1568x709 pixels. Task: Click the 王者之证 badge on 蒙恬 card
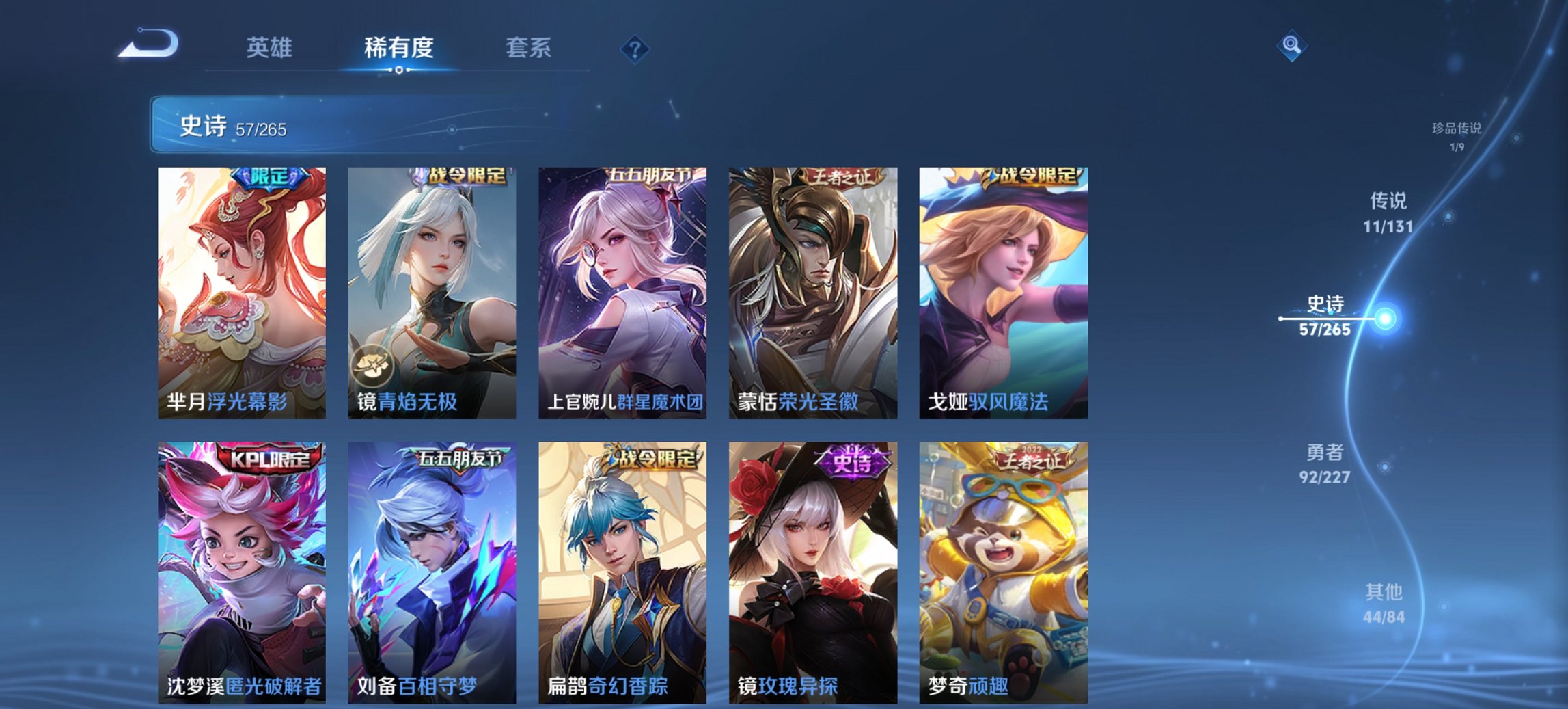pyautogui.click(x=844, y=176)
